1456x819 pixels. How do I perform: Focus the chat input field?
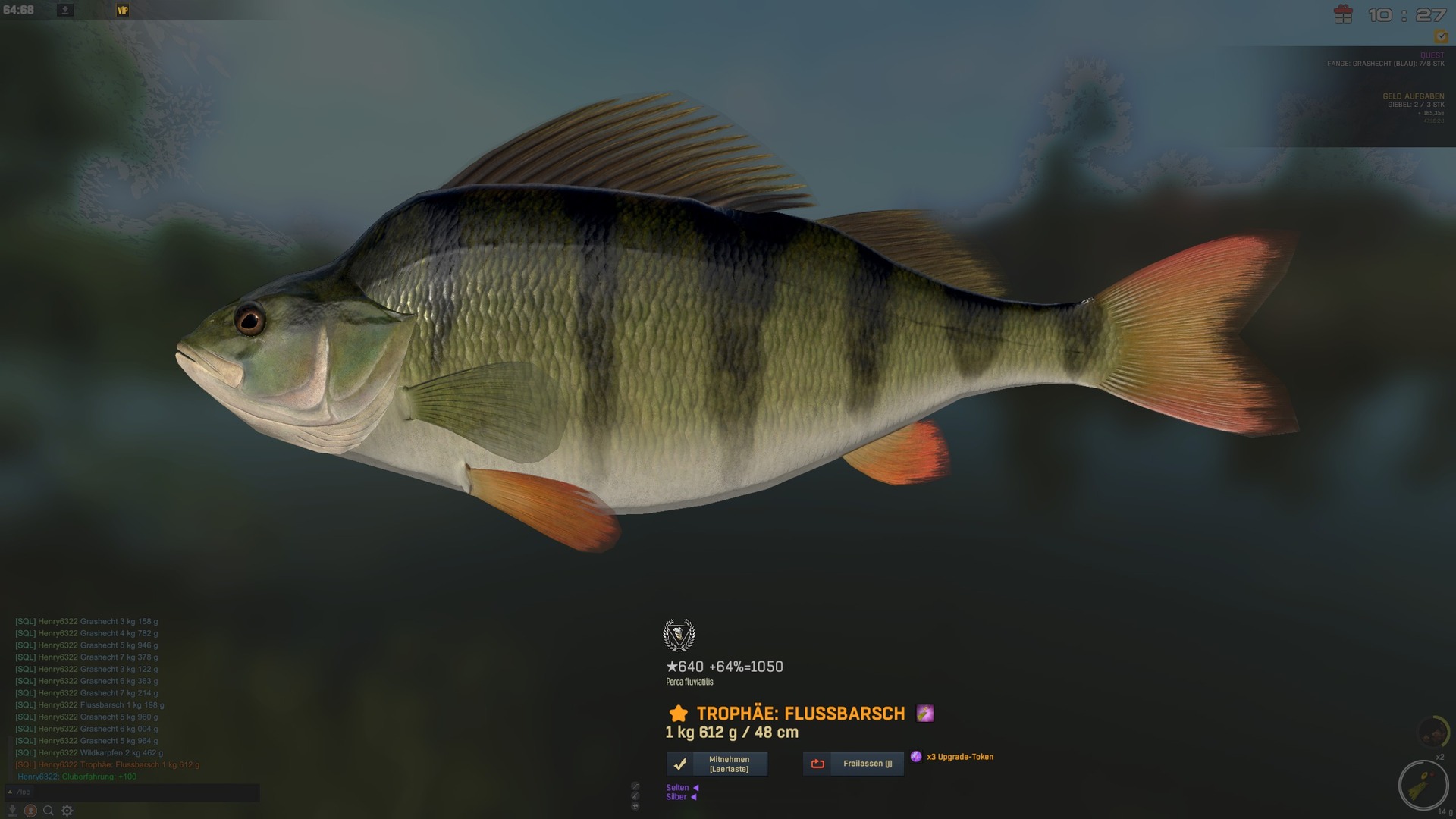[136, 792]
